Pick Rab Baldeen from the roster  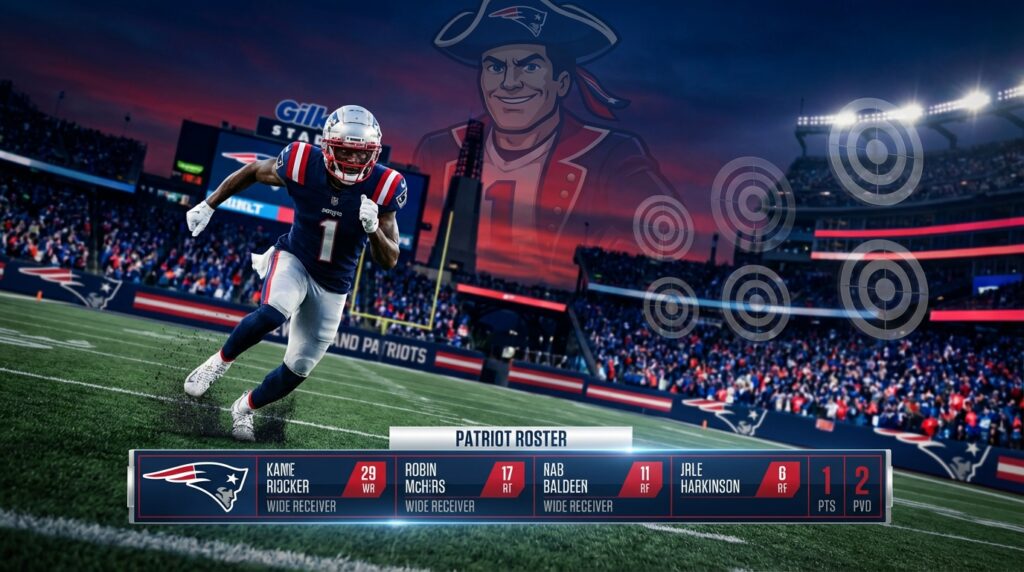tap(601, 486)
